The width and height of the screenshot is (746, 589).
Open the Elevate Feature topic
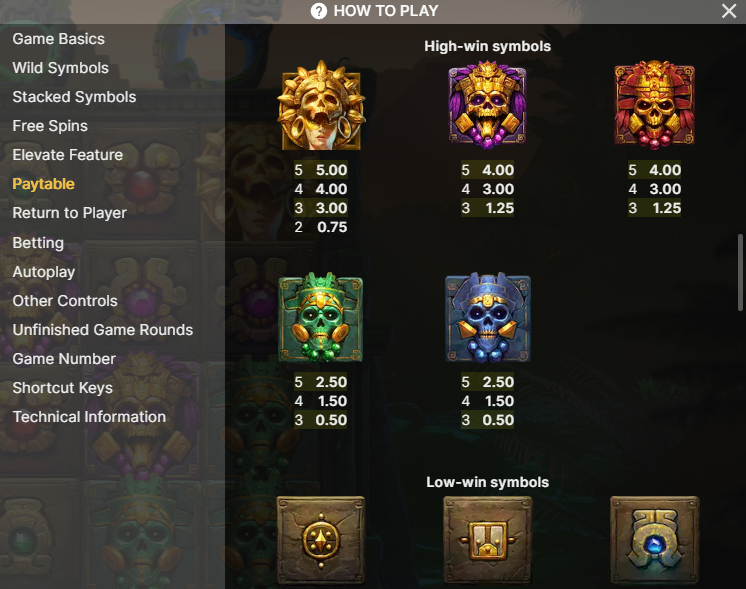pyautogui.click(x=67, y=155)
